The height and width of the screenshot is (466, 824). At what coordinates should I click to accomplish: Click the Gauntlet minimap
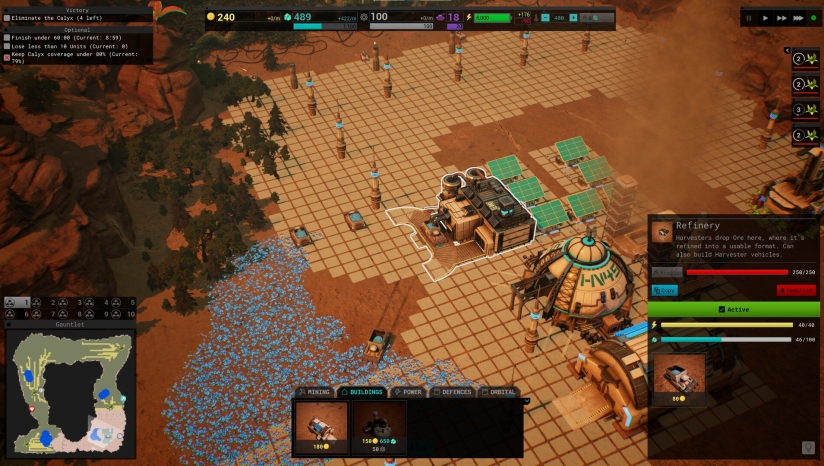click(70, 391)
